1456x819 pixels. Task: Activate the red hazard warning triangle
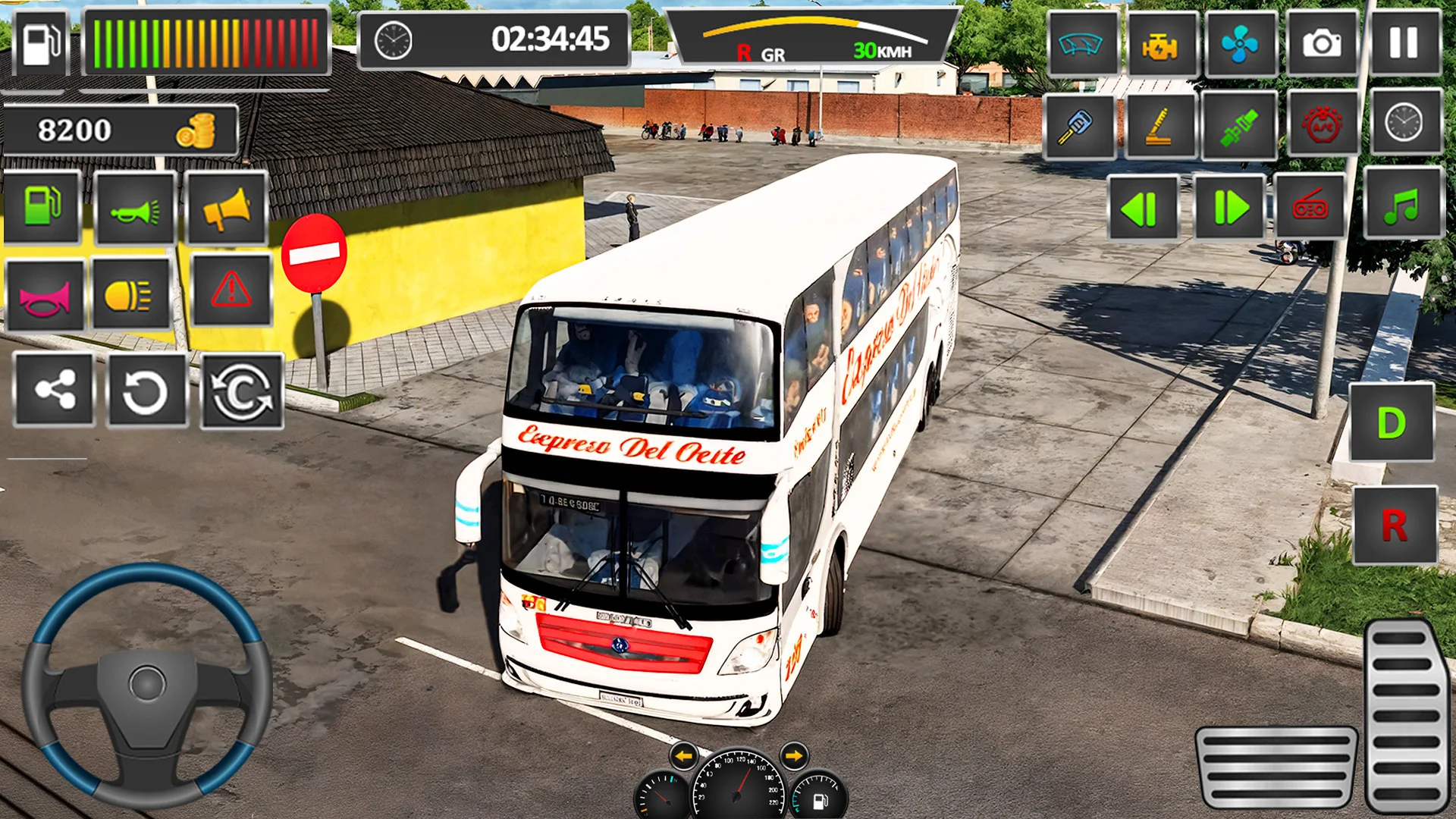(x=231, y=290)
